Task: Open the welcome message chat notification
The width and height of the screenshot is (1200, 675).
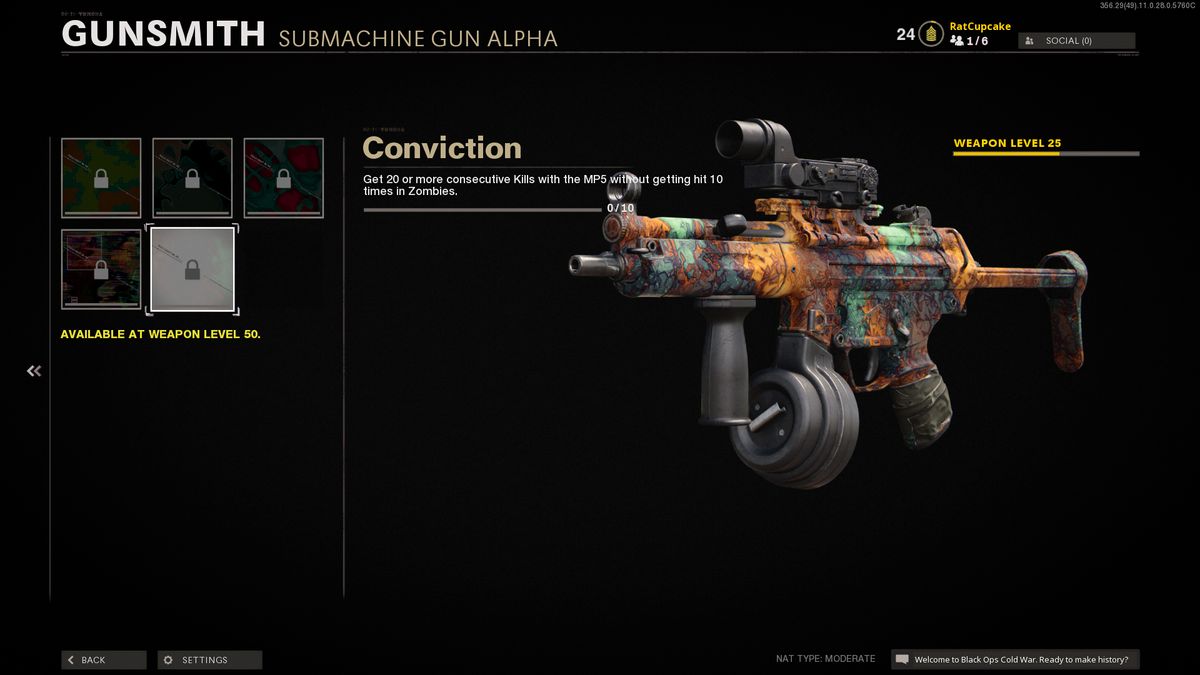Action: coord(1015,660)
